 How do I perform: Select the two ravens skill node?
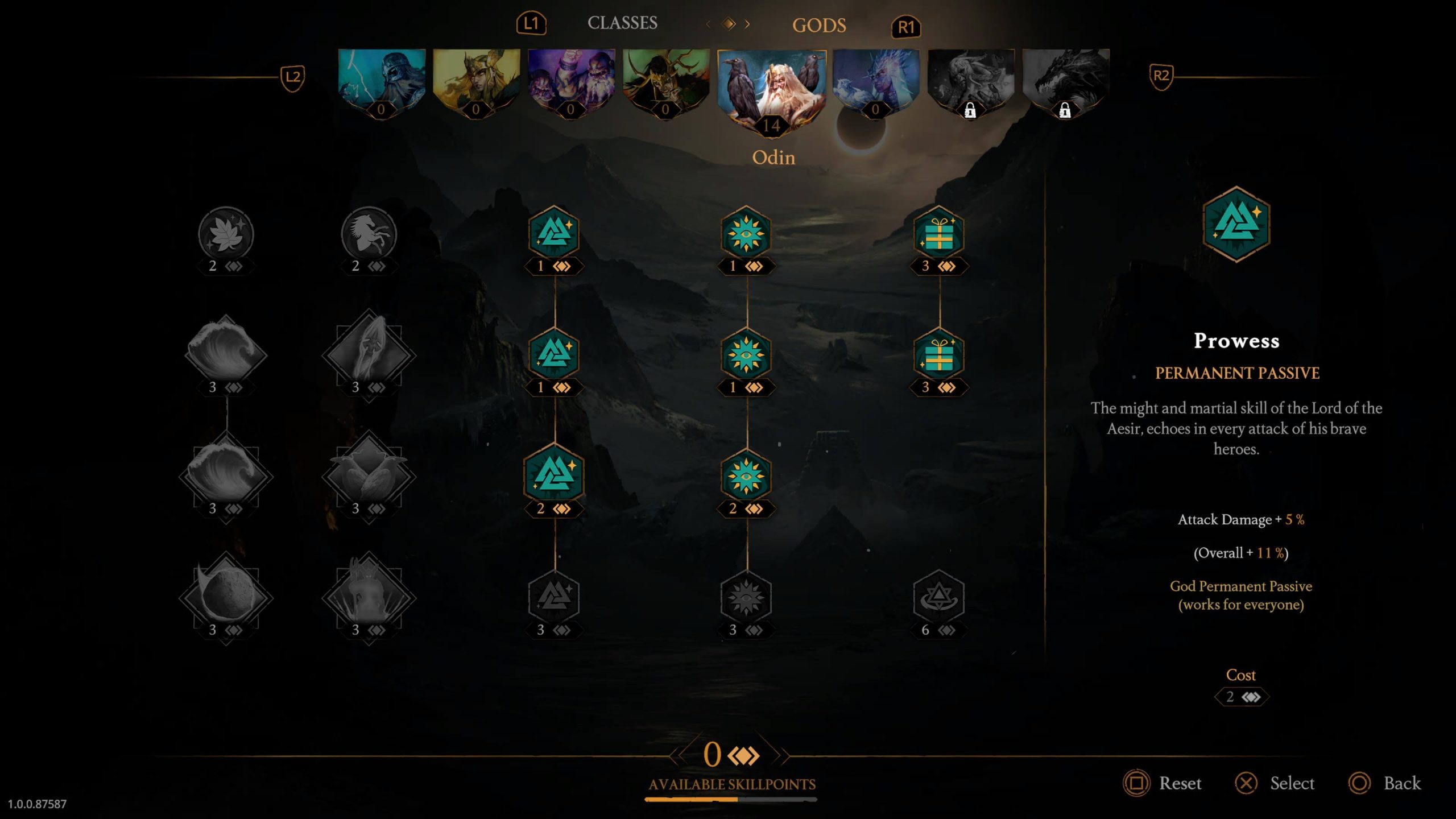coord(369,475)
